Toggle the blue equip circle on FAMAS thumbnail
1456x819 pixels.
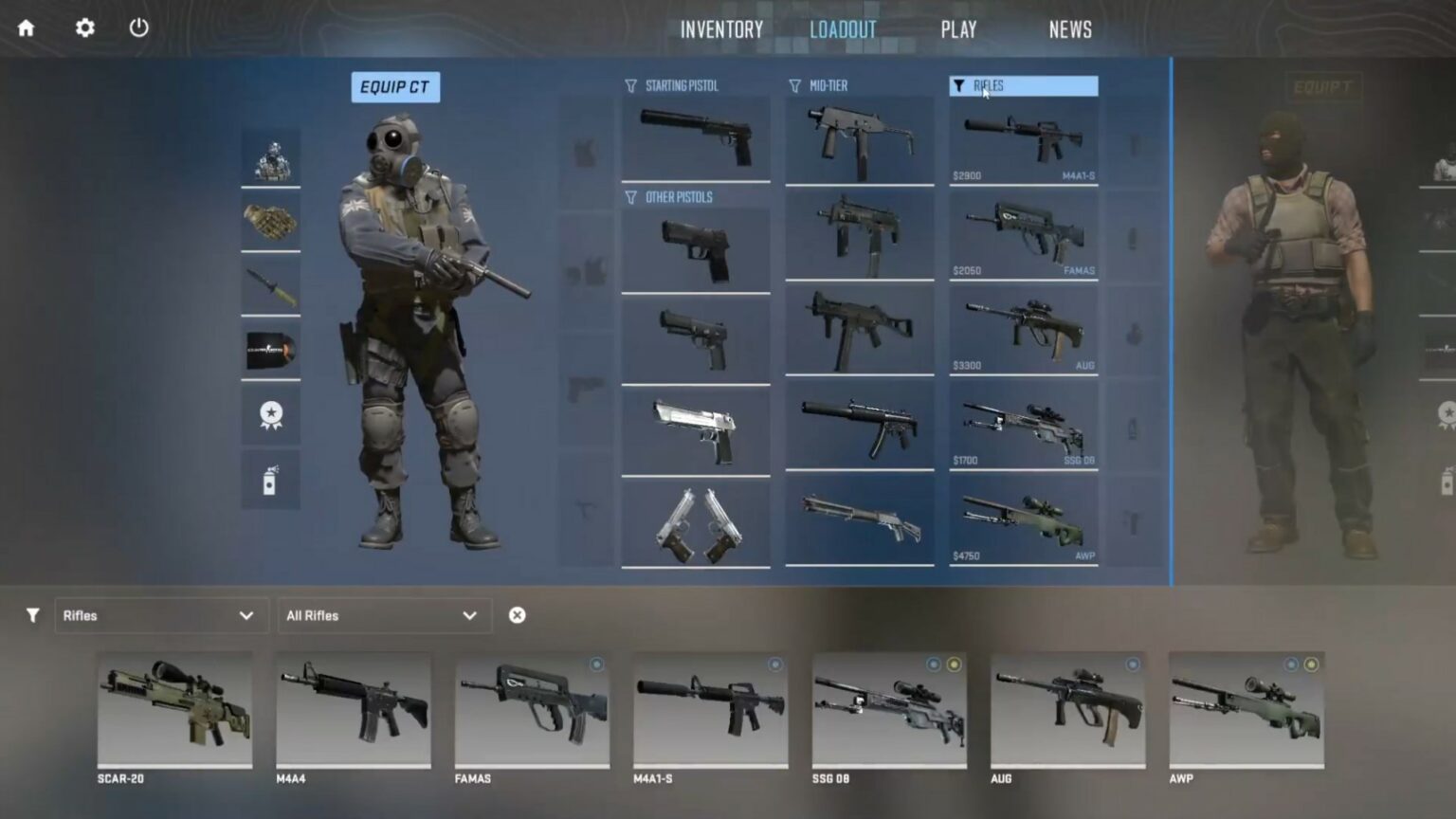[x=596, y=664]
